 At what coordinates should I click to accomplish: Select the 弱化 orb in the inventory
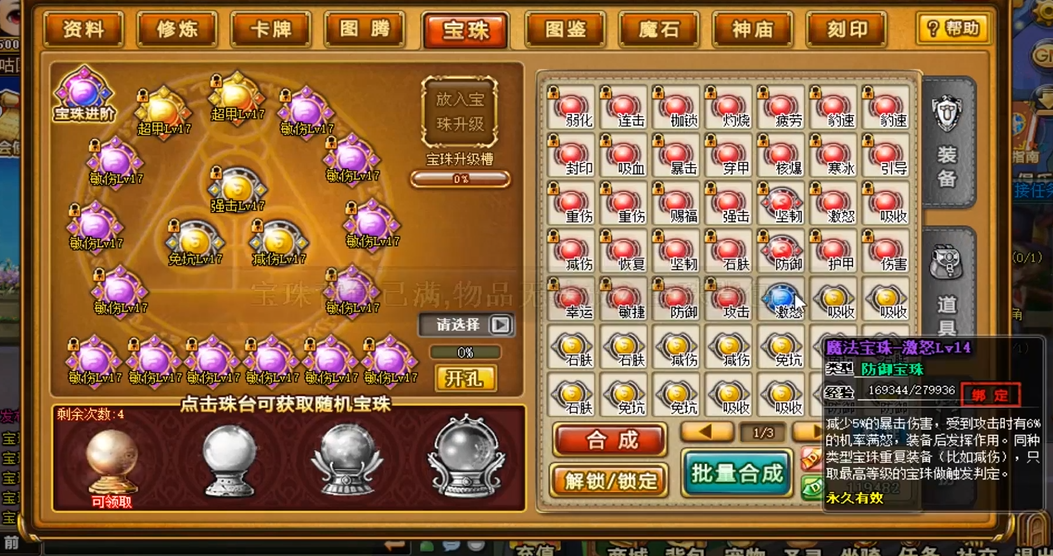(x=572, y=107)
